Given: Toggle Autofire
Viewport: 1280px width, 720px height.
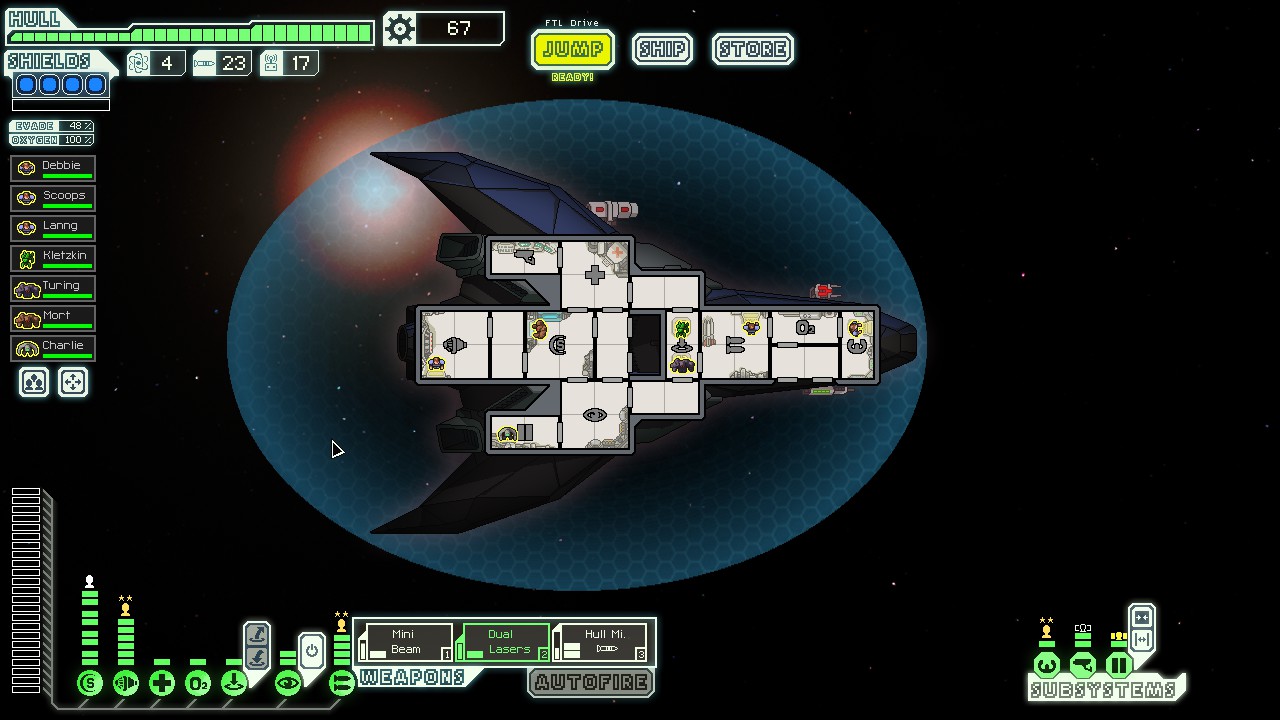Looking at the screenshot, I should [591, 683].
